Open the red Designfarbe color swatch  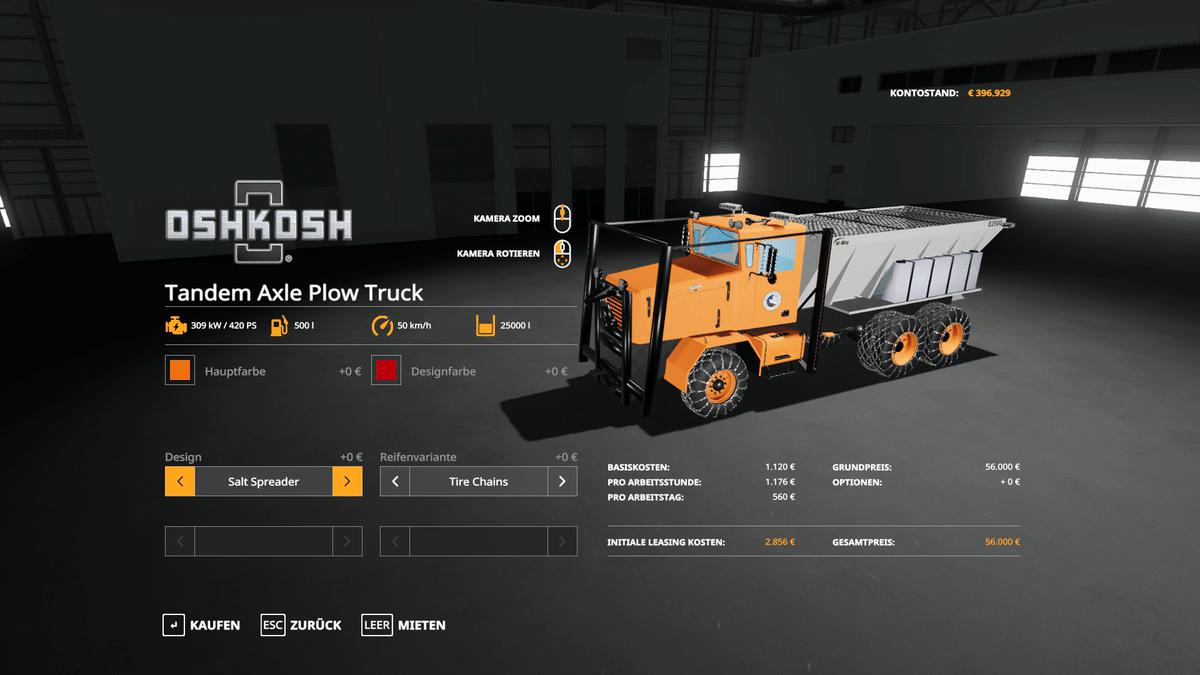click(386, 371)
